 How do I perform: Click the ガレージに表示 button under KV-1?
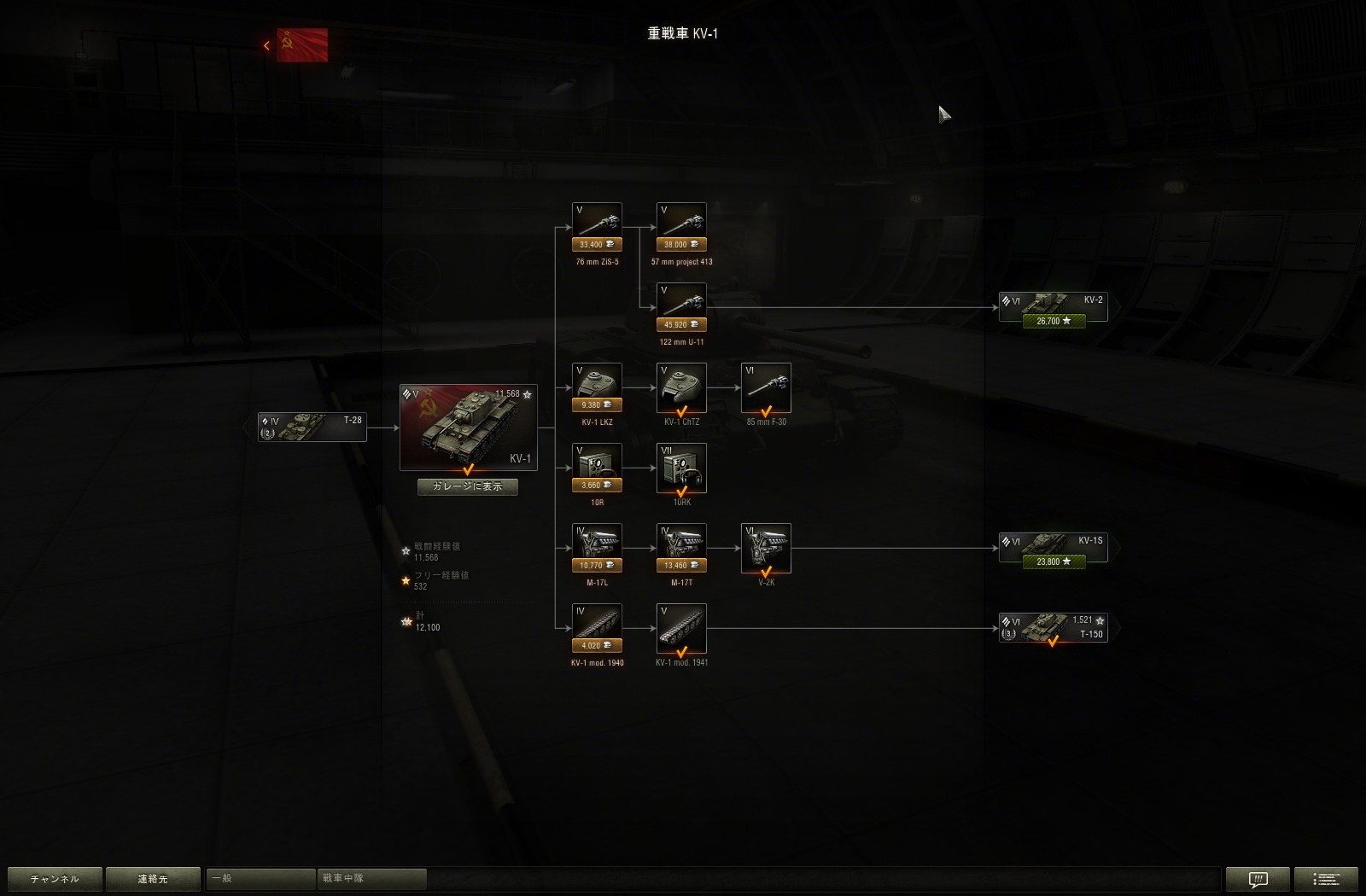pos(467,486)
